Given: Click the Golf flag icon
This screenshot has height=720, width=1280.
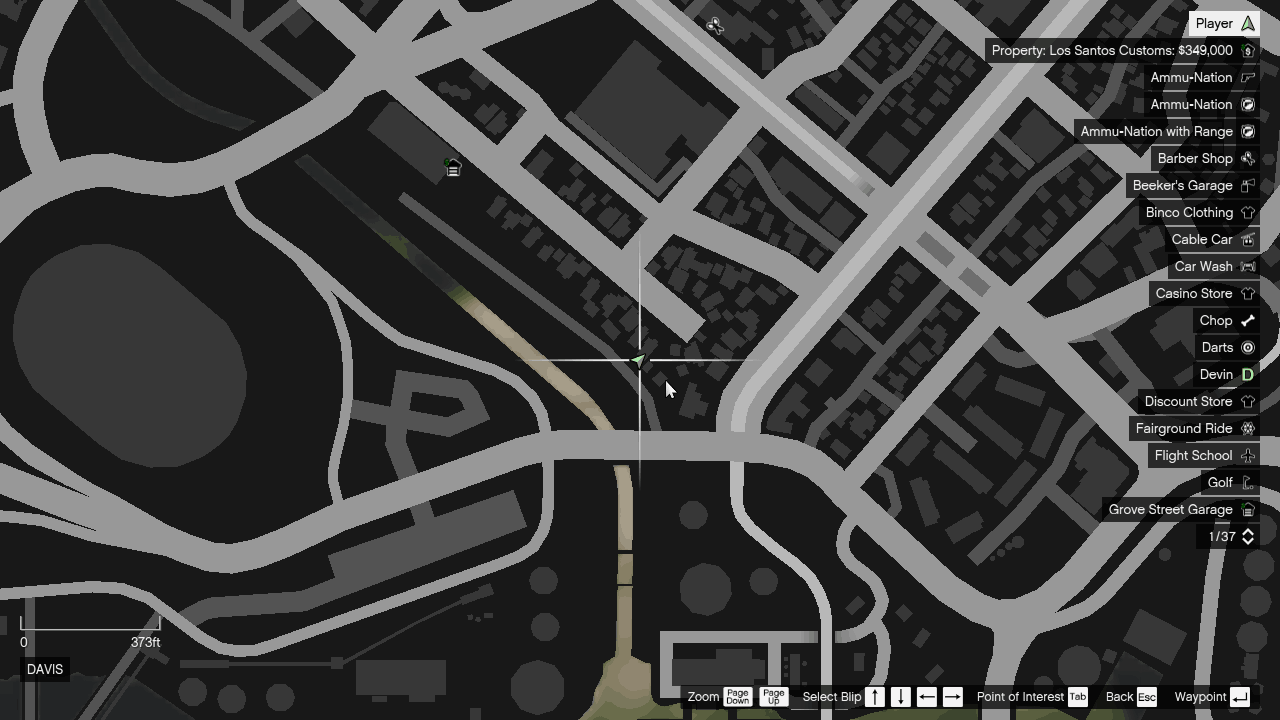Looking at the screenshot, I should 1247,482.
